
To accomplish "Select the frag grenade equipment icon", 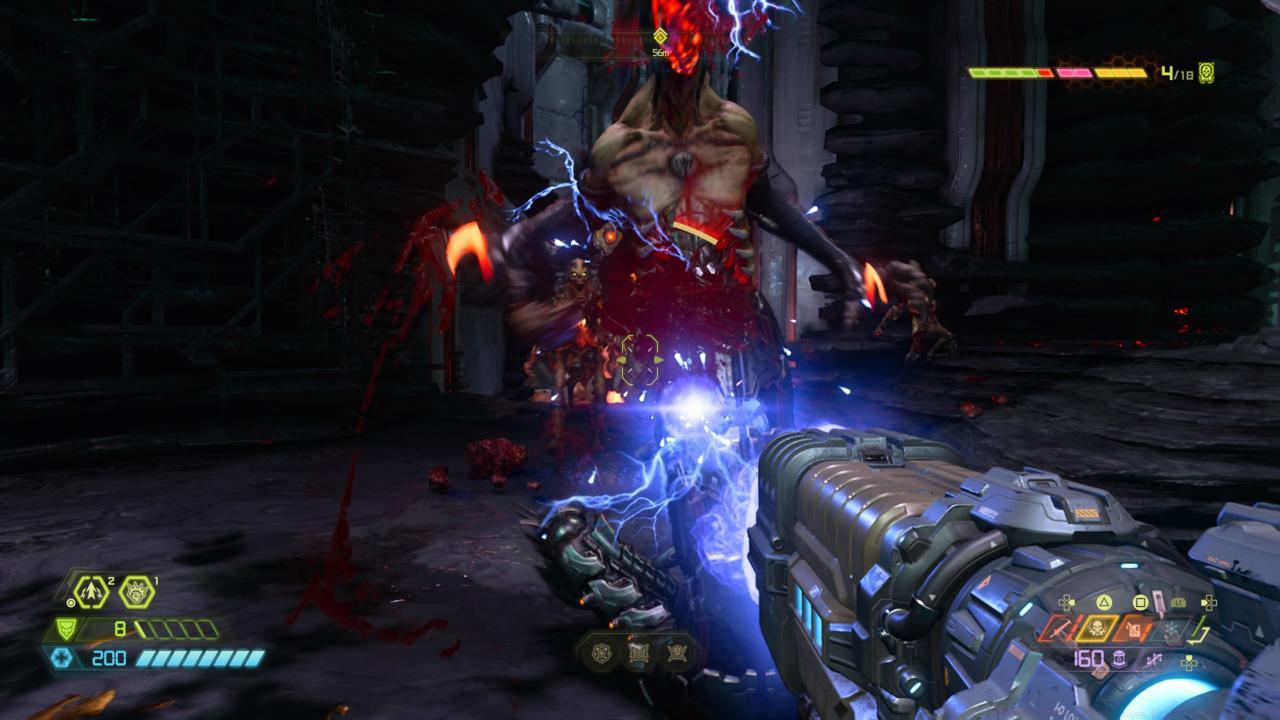I will [x=91, y=590].
